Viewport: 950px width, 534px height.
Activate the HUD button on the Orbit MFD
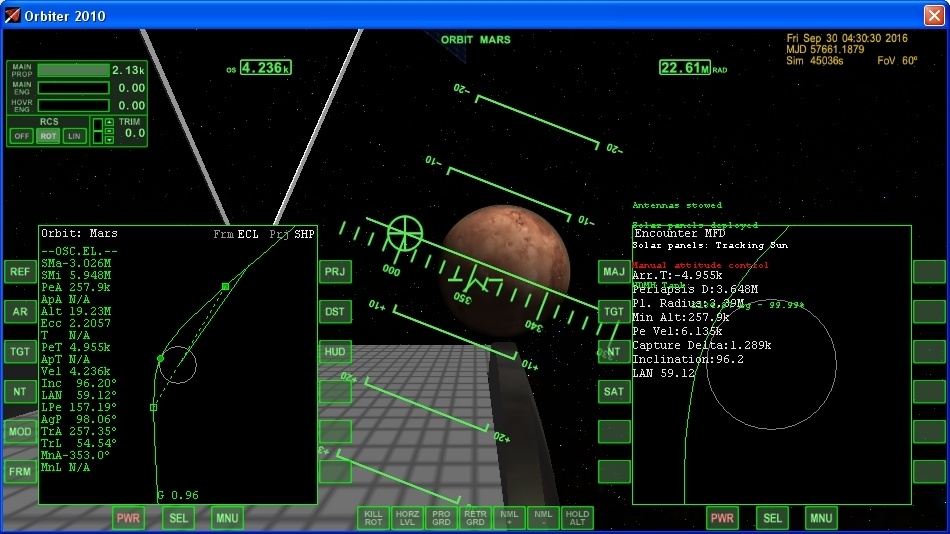click(335, 352)
